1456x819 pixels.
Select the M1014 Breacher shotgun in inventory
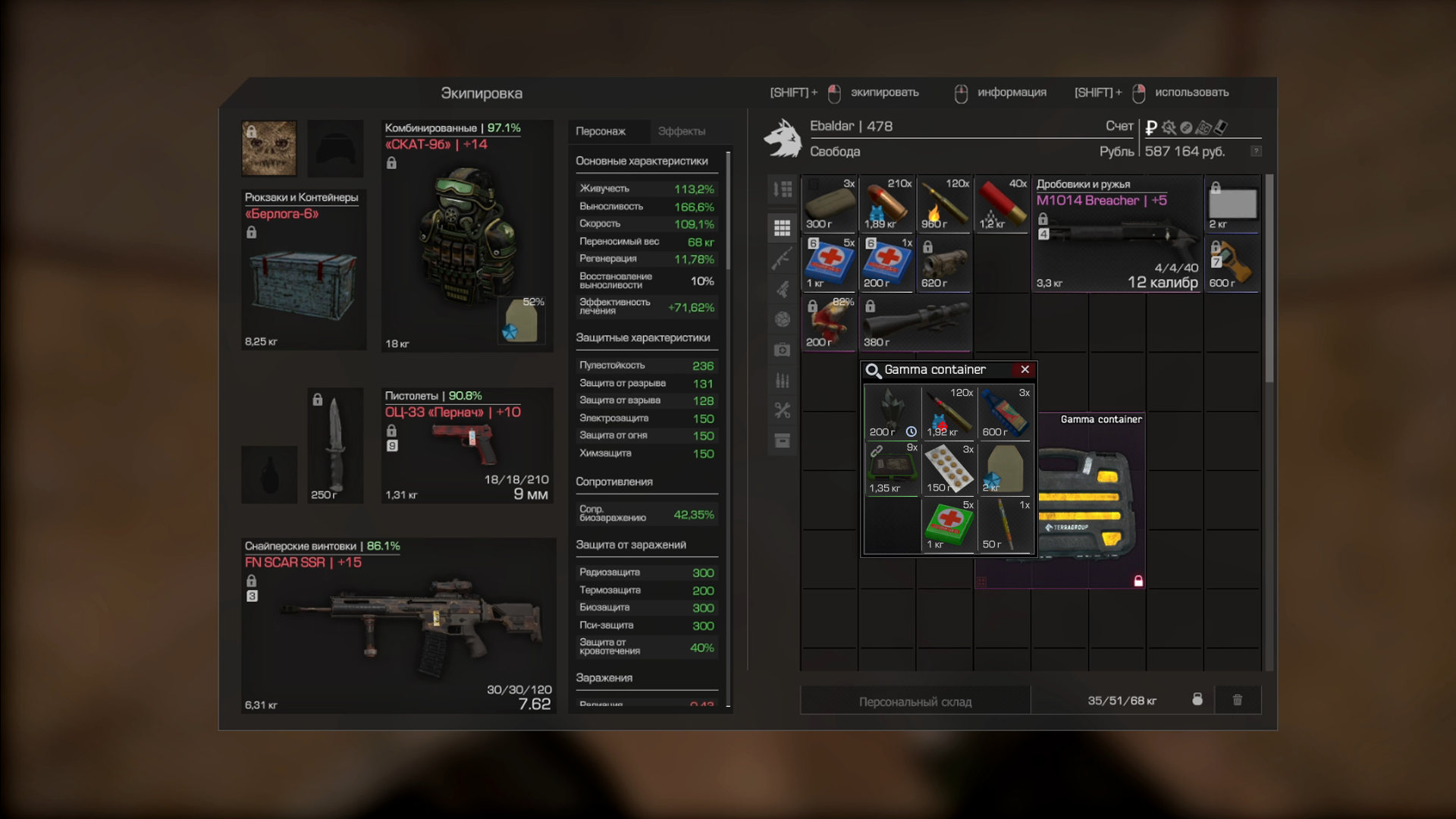(x=1116, y=234)
